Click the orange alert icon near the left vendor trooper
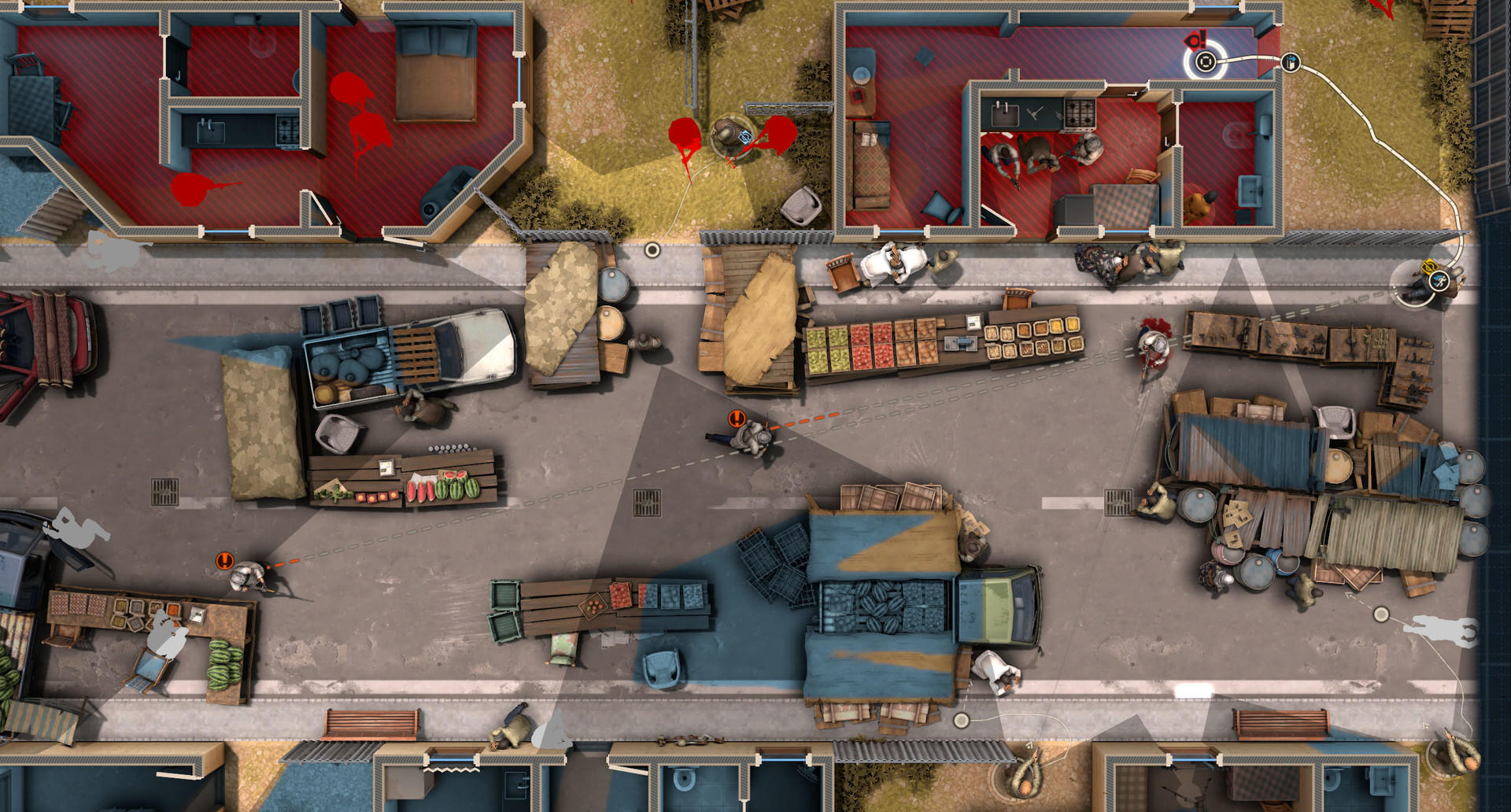Screen dimensions: 1511x812 (x=224, y=560)
